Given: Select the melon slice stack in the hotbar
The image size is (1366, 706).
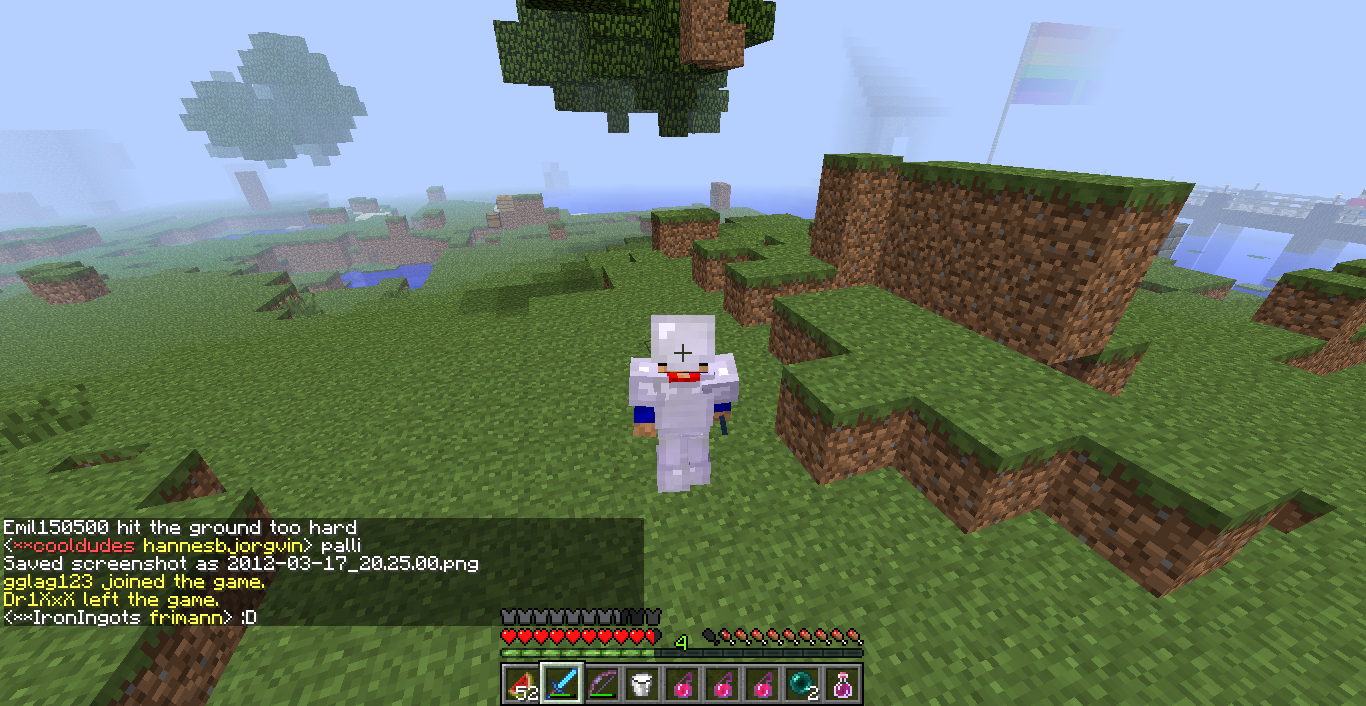Looking at the screenshot, I should coord(521,685).
